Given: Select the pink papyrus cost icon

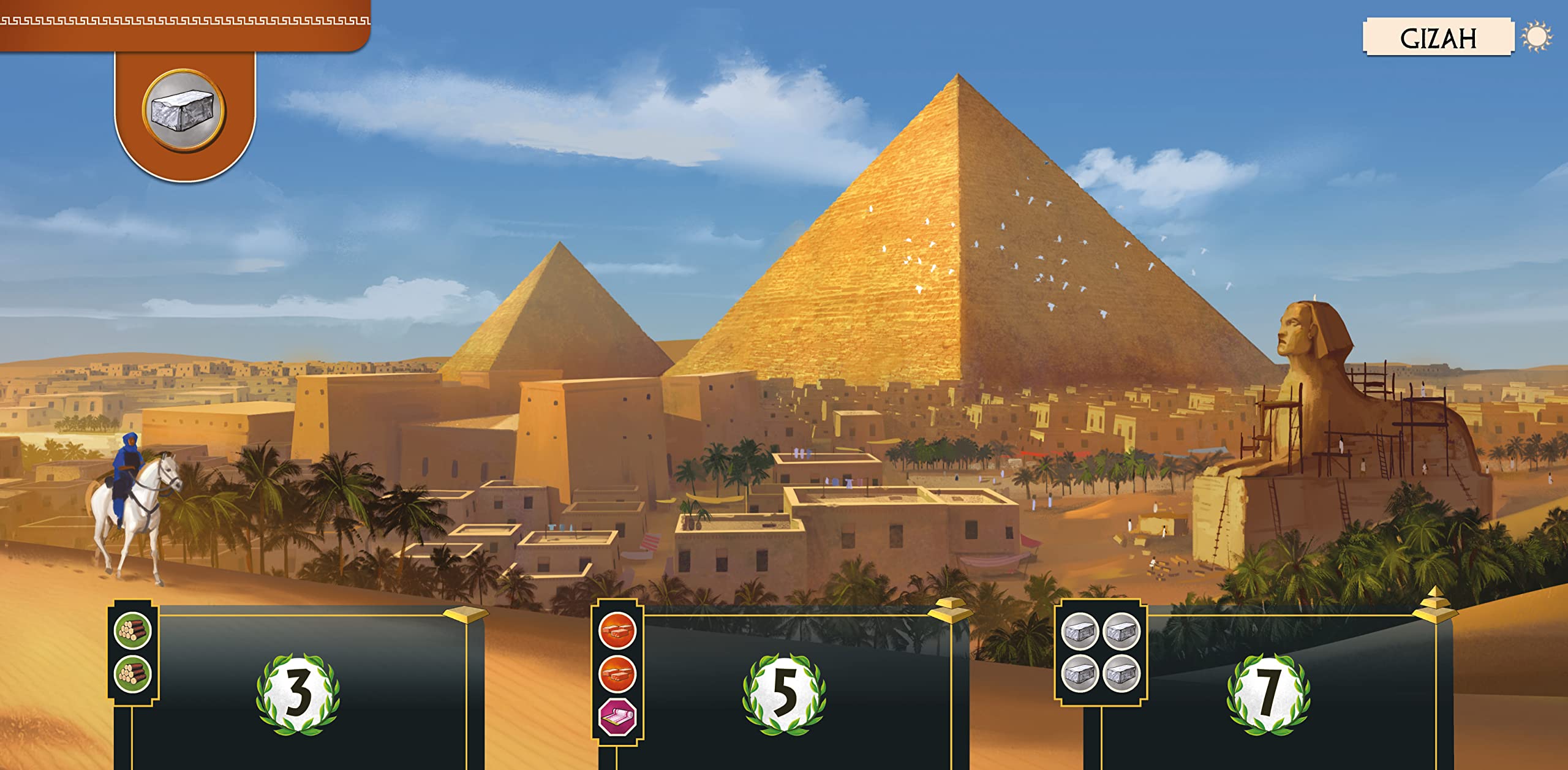Looking at the screenshot, I should tap(617, 717).
